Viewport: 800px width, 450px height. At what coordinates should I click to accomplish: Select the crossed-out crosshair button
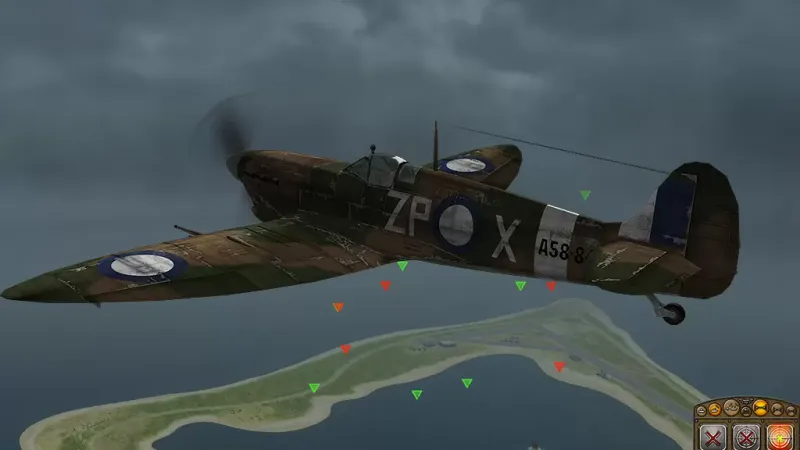[x=746, y=438]
